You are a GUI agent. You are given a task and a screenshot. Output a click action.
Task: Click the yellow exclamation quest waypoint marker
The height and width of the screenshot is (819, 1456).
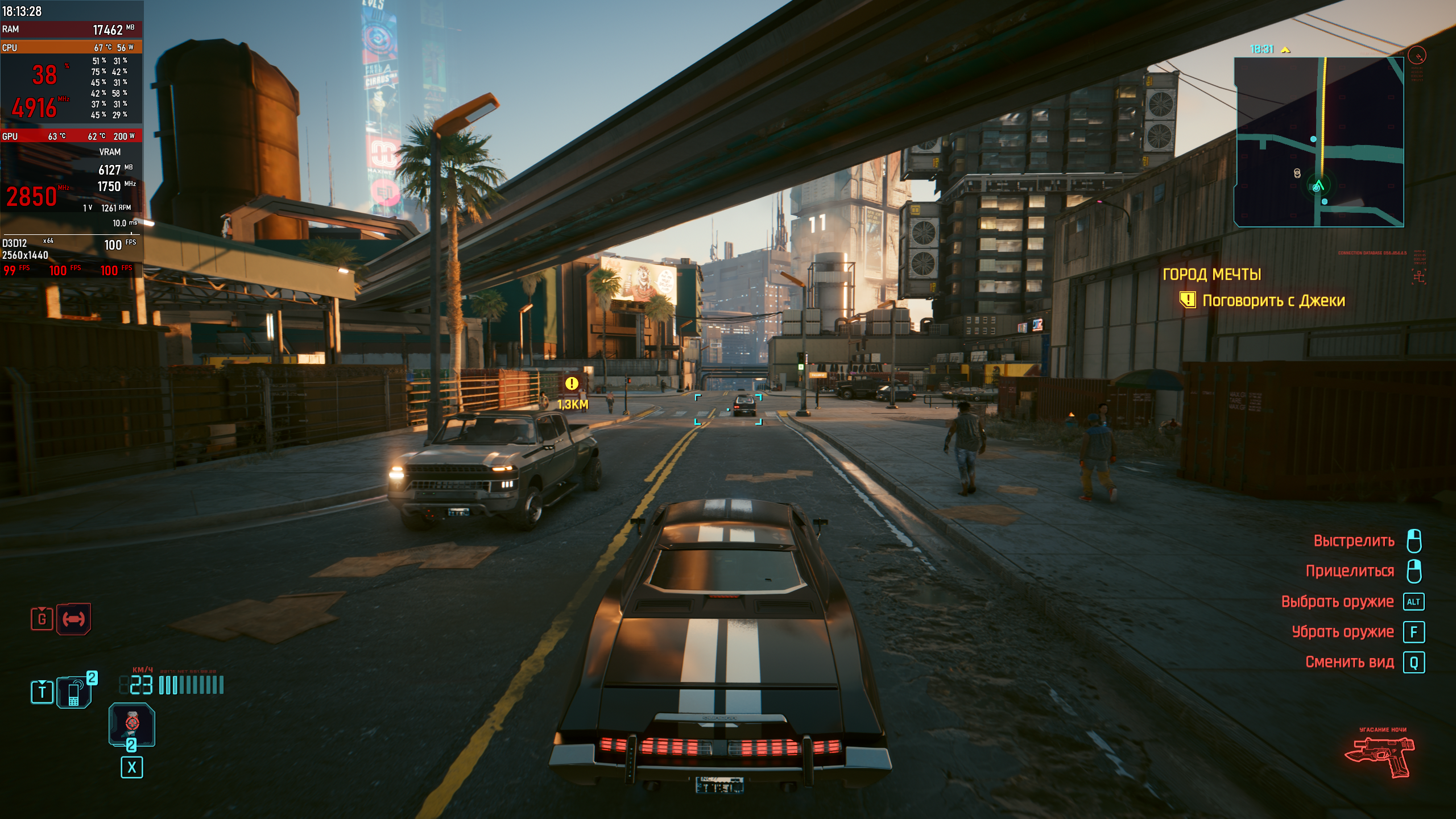(572, 384)
